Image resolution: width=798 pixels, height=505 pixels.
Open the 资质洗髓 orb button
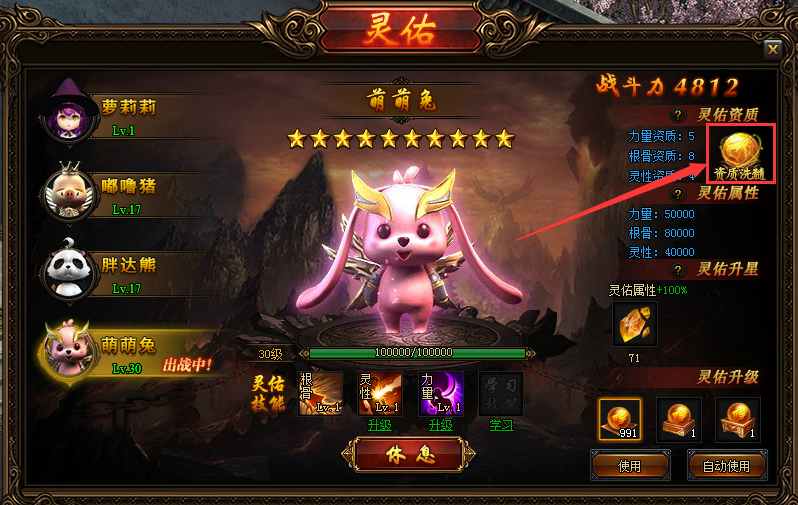click(741, 154)
